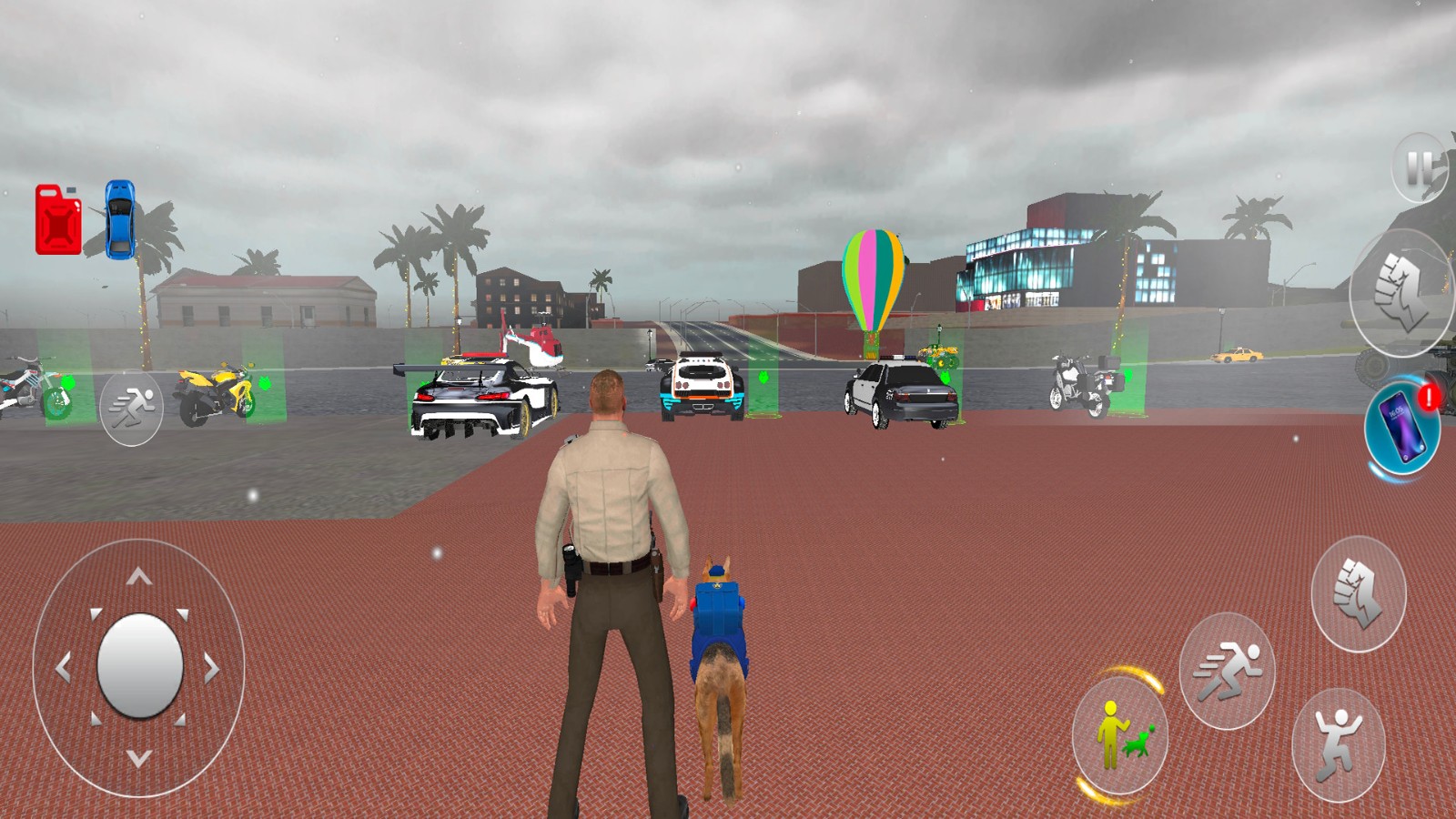1456x819 pixels.
Task: Activate the dog command button
Action: click(1120, 735)
